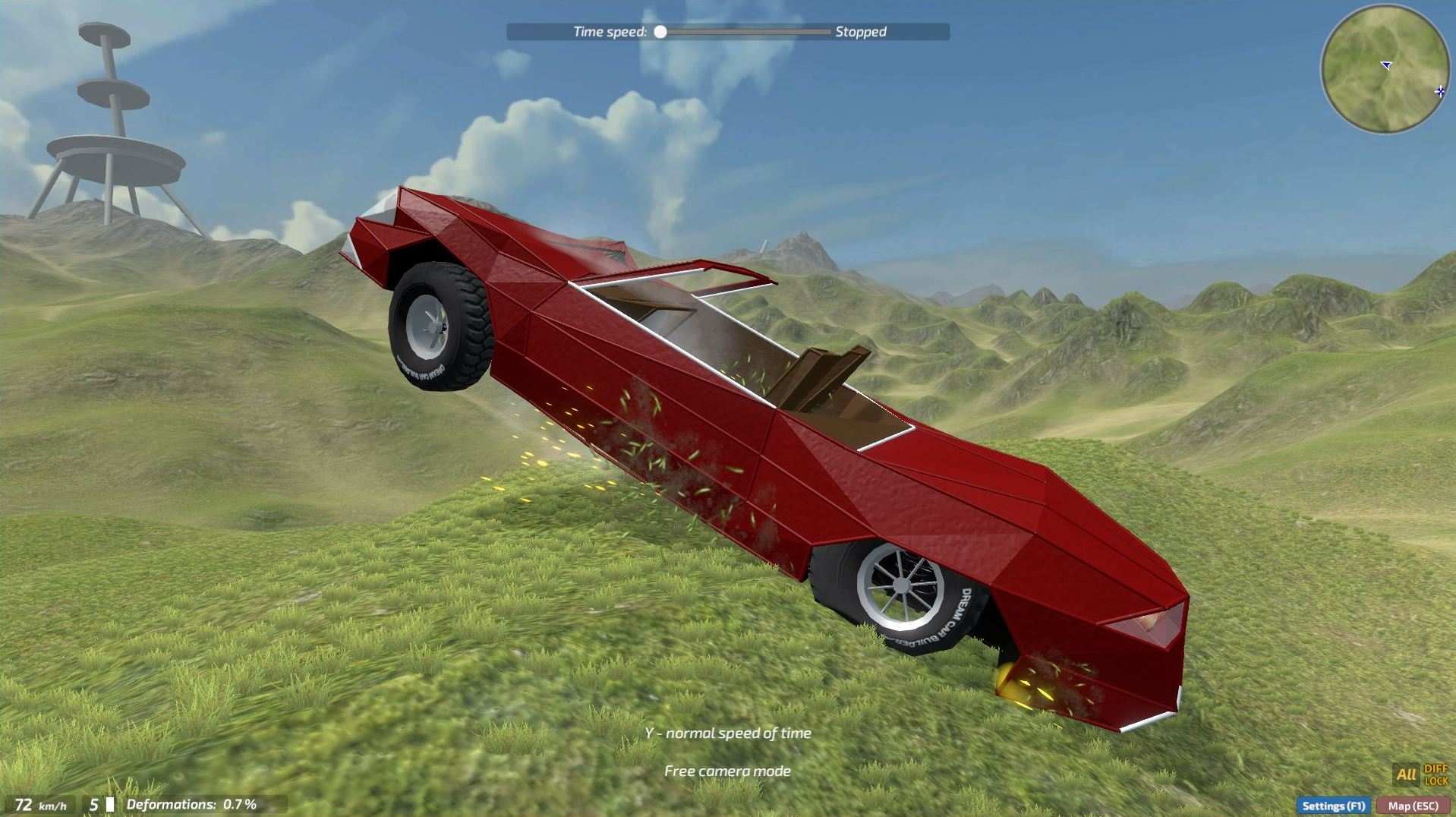Click the speedometer showing 72 km/h
Screen dimensions: 1456x817
24,805
